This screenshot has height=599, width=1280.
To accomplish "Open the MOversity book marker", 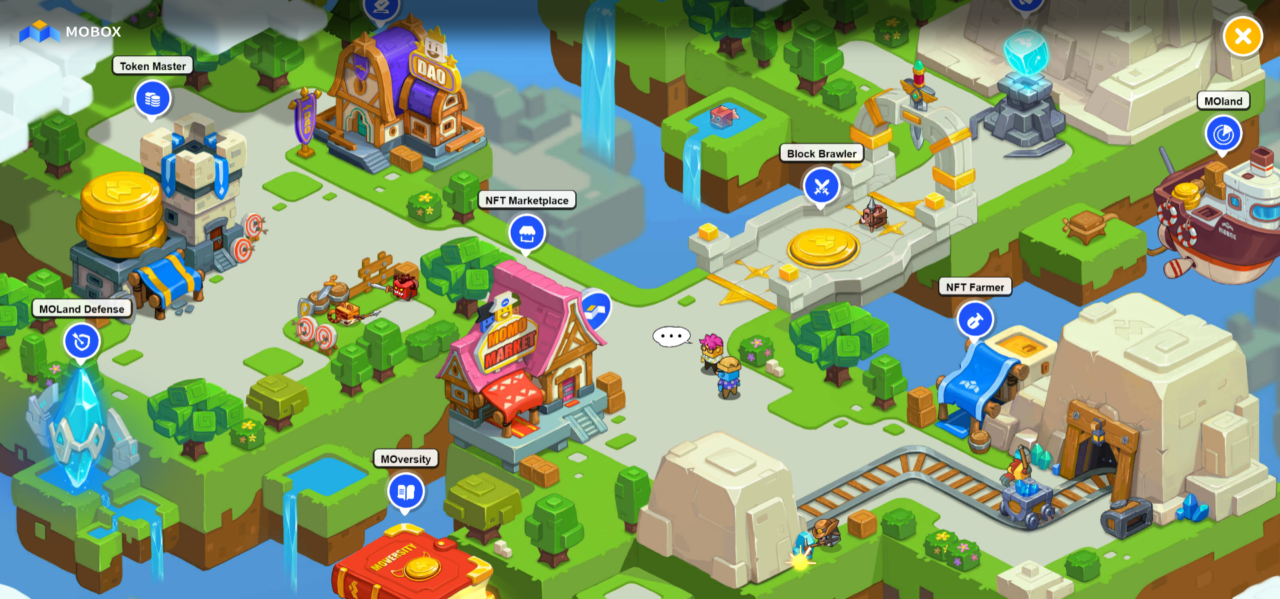I will coord(406,491).
